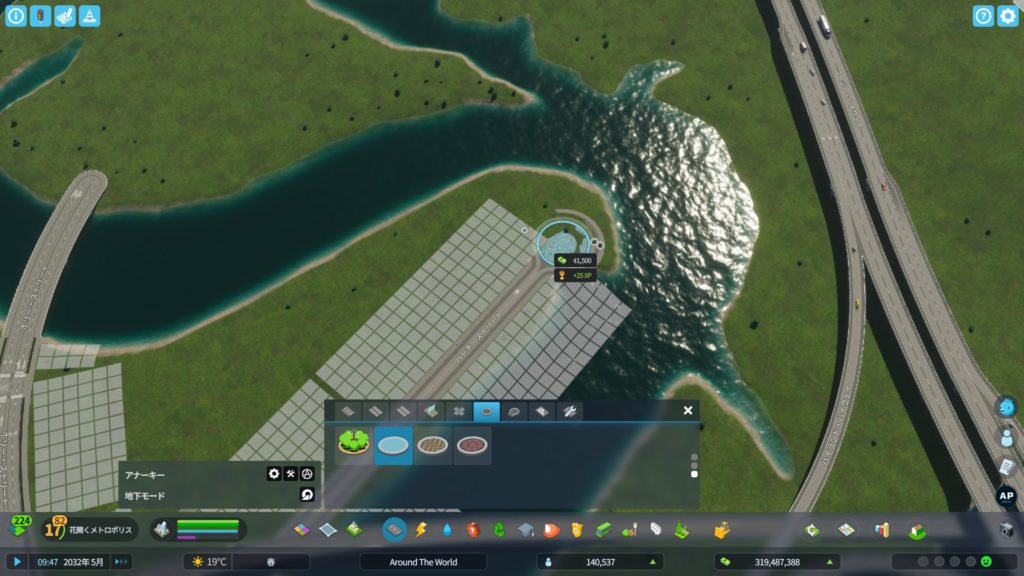Switch to the wrench tools tab
The image size is (1024, 576).
568,411
